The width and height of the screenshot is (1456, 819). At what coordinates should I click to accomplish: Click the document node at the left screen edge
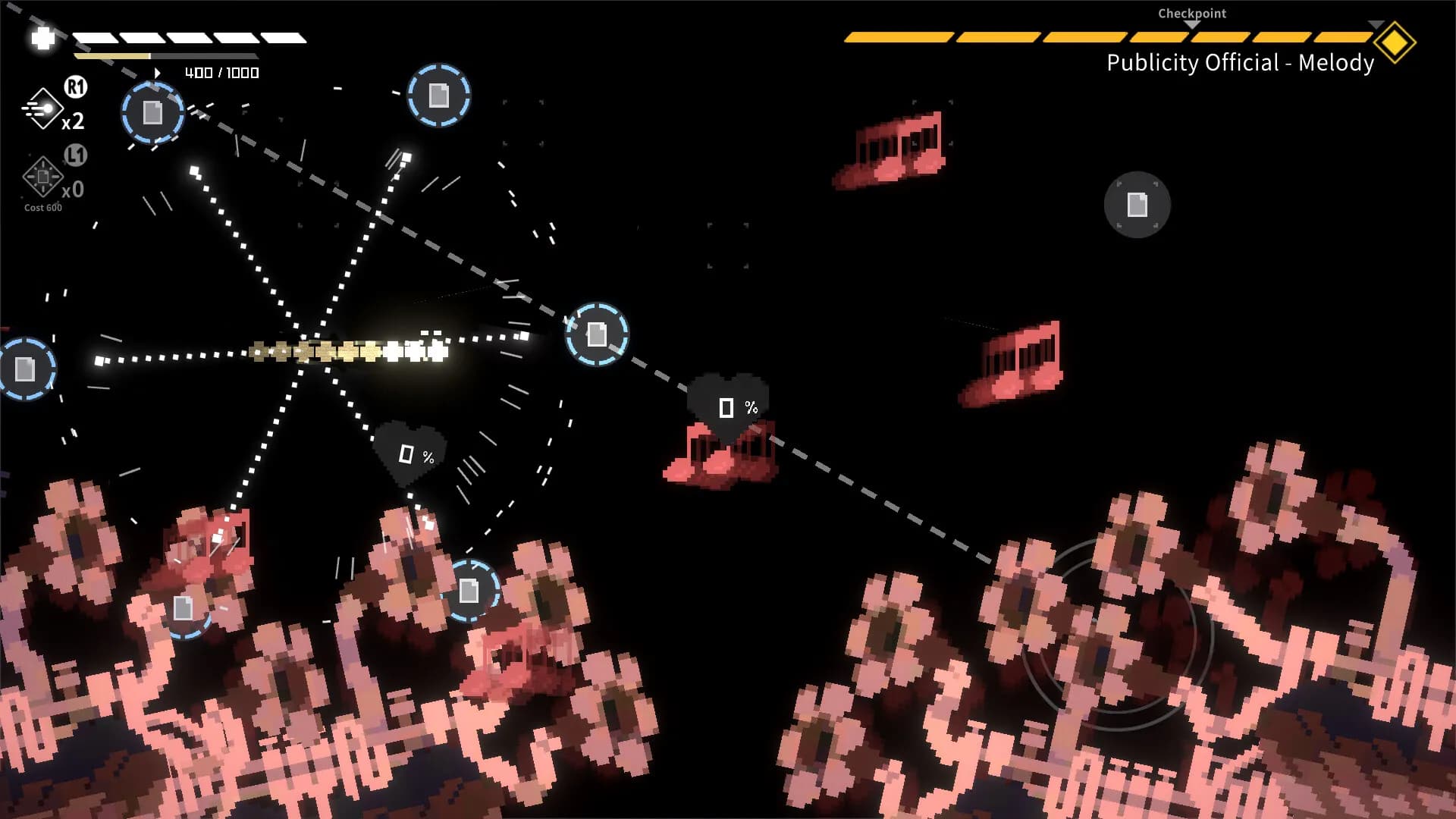click(x=25, y=369)
